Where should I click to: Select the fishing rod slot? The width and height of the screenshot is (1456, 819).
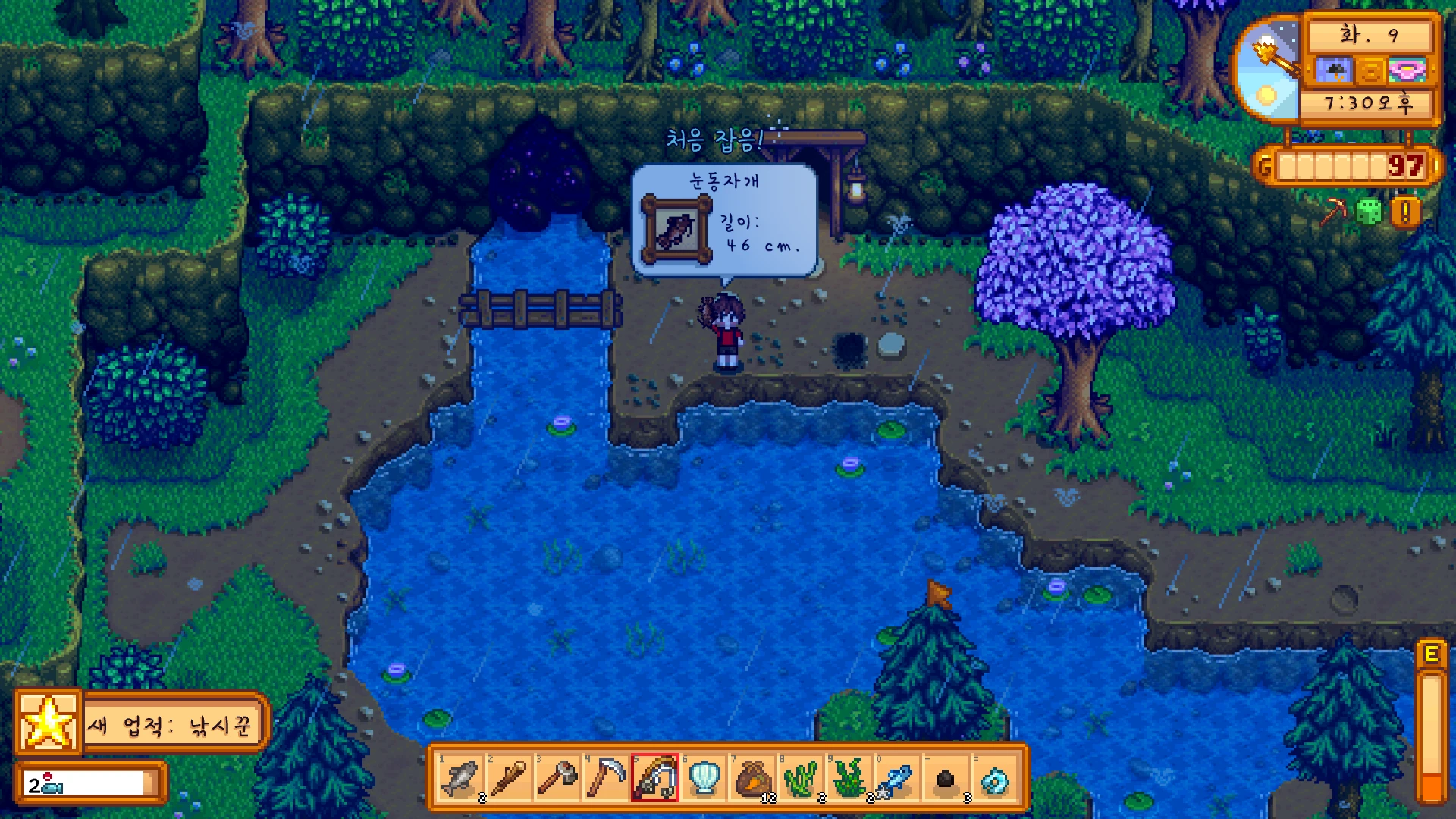tap(654, 778)
